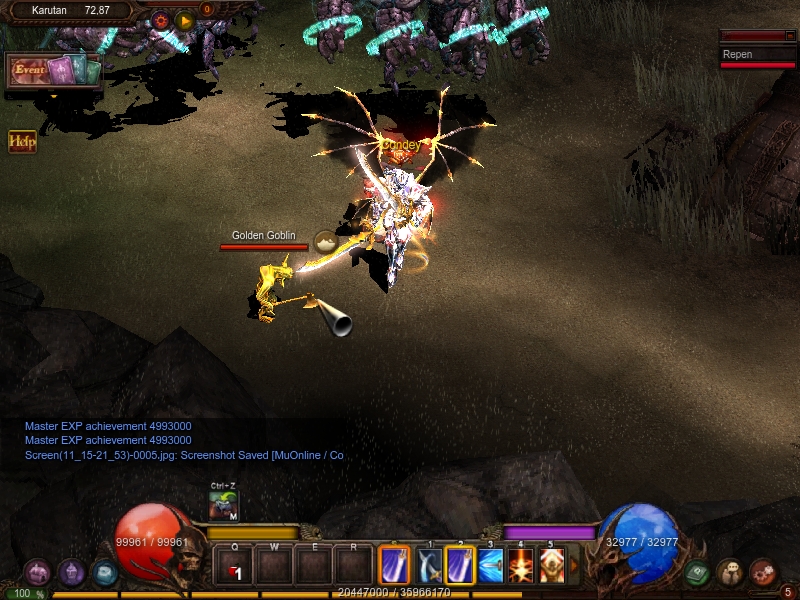Open the purple helmet menu icon
This screenshot has height=600, width=800.
point(38,572)
